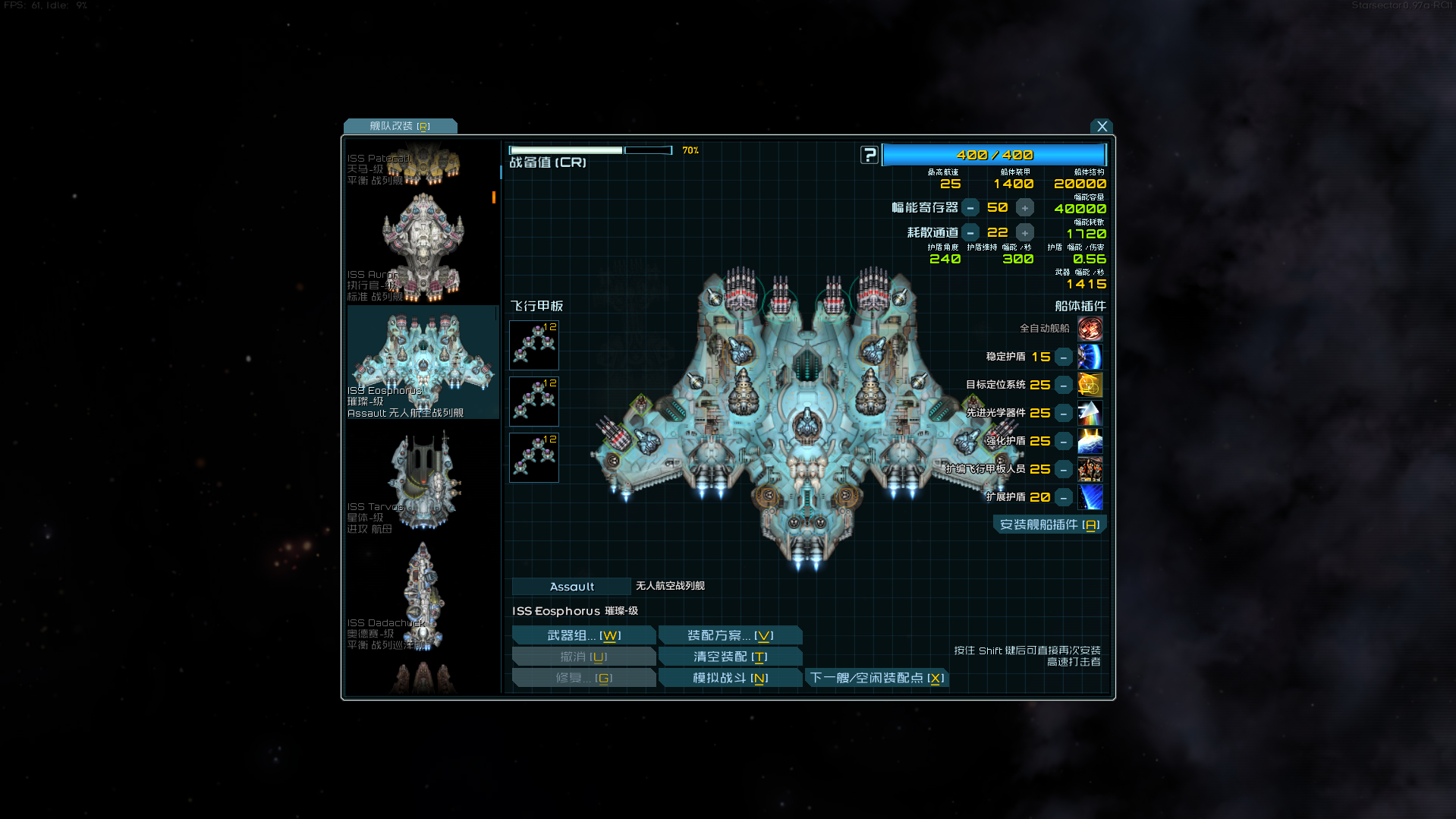Click the 全自动舰船 automated ship hullmod icon
This screenshot has height=819, width=1456.
1090,329
